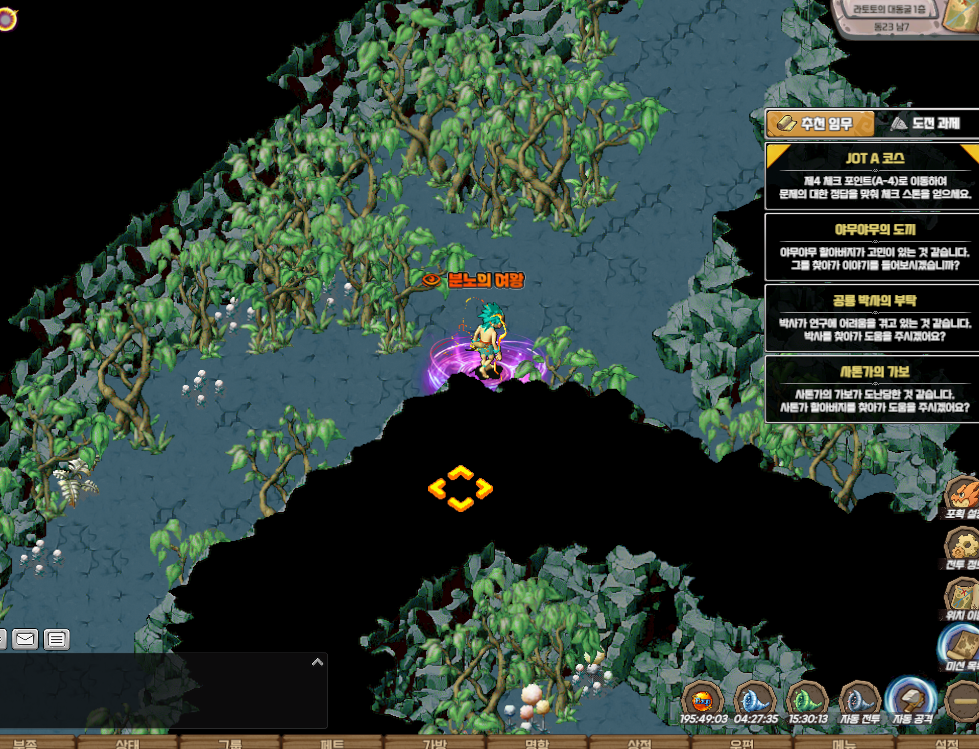The width and height of the screenshot is (979, 749).
Task: Open the 도전 과제 tab
Action: pos(925,123)
